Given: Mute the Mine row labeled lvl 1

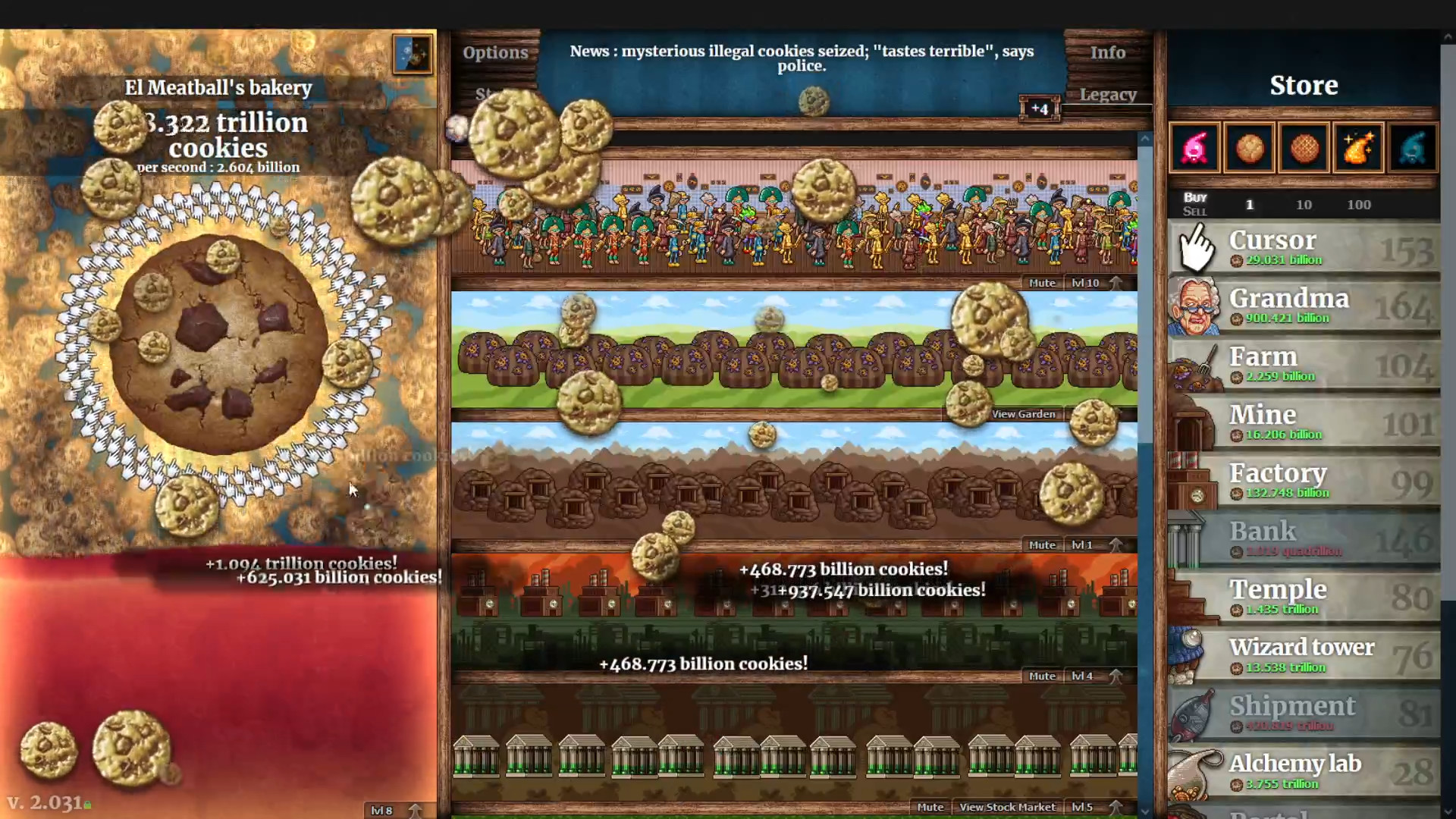Looking at the screenshot, I should click(x=1042, y=544).
